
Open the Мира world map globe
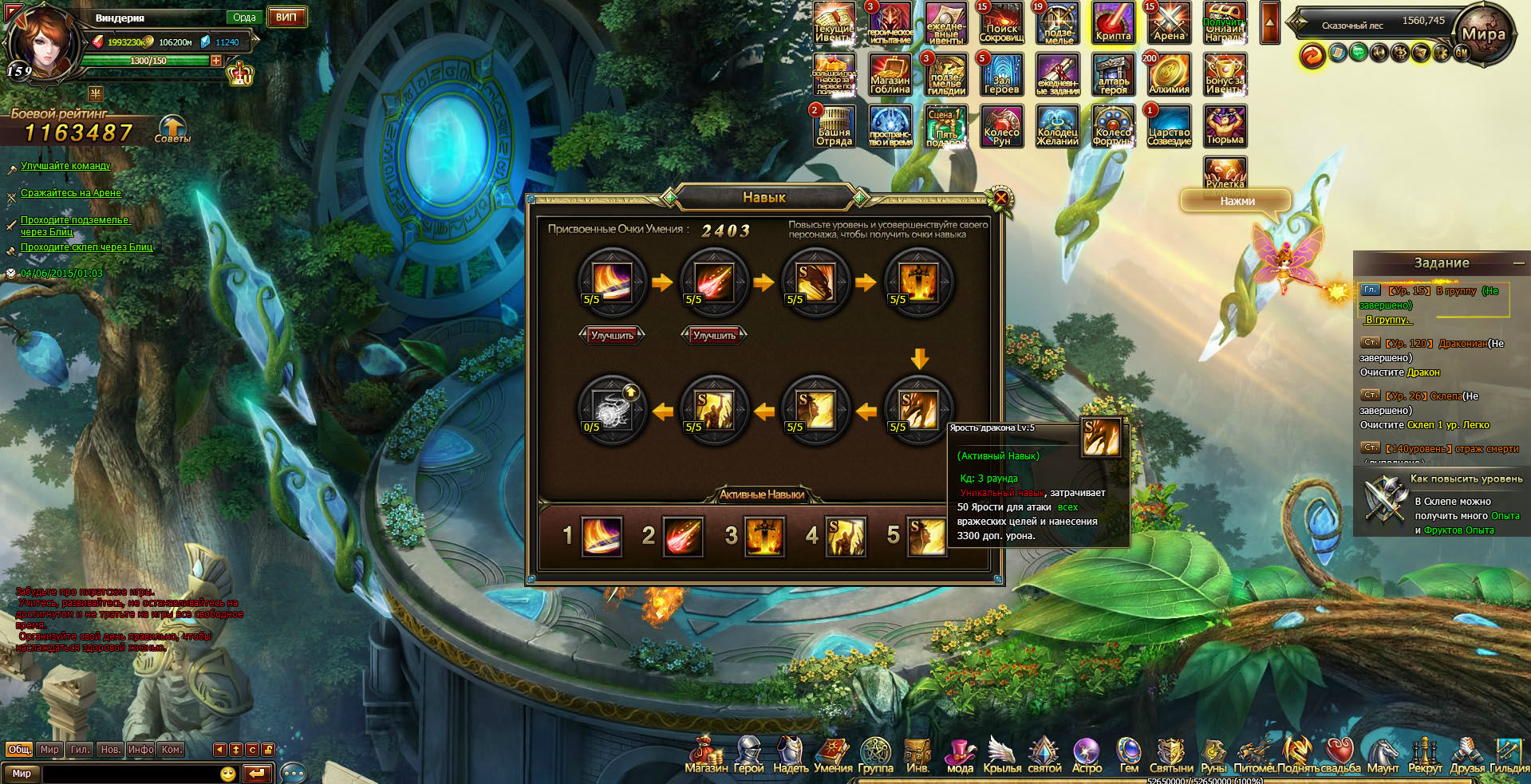pyautogui.click(x=1482, y=33)
